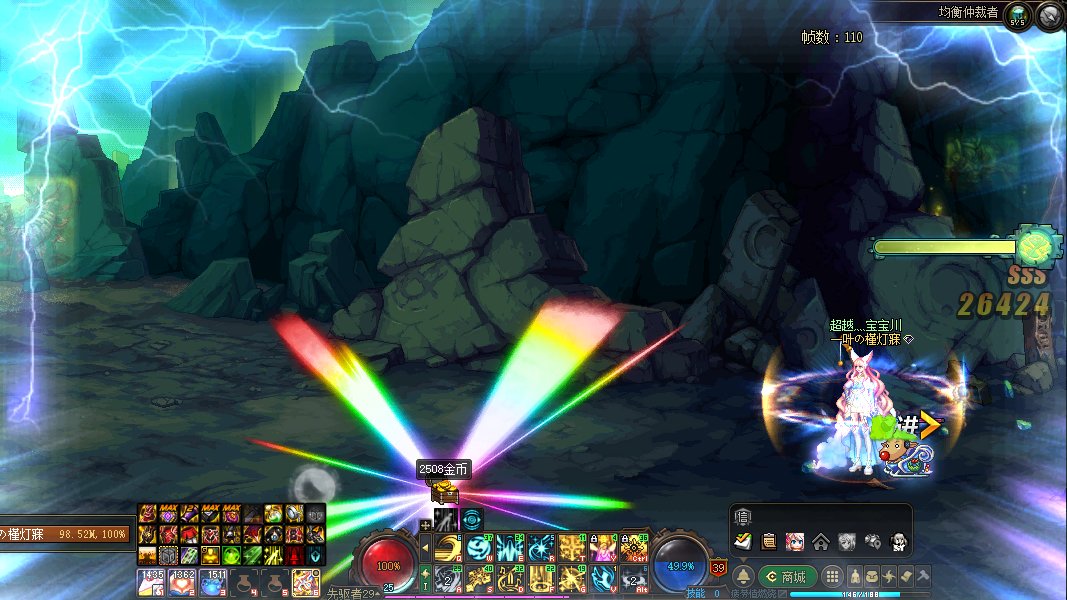The image size is (1067, 600).
Task: Click the compass button at top right
Action: (1048, 15)
